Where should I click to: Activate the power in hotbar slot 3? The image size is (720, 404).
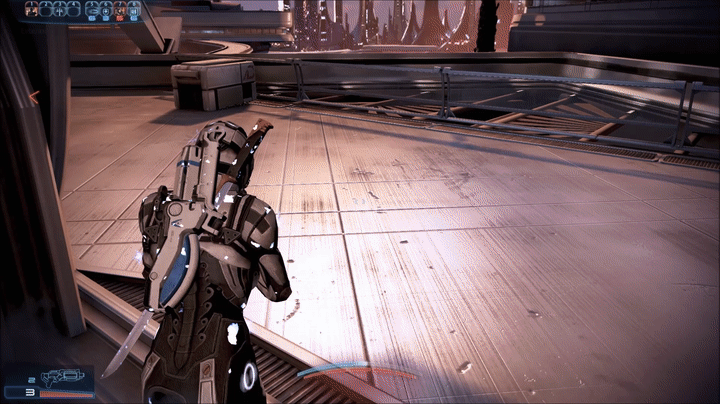coord(59,10)
